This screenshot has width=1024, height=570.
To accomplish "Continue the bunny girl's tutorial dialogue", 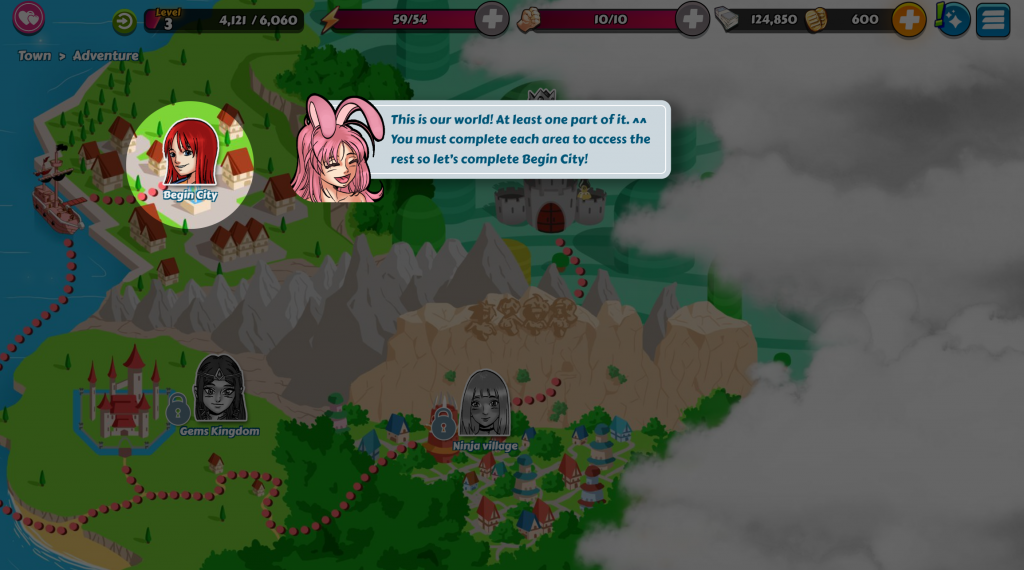I will [519, 140].
